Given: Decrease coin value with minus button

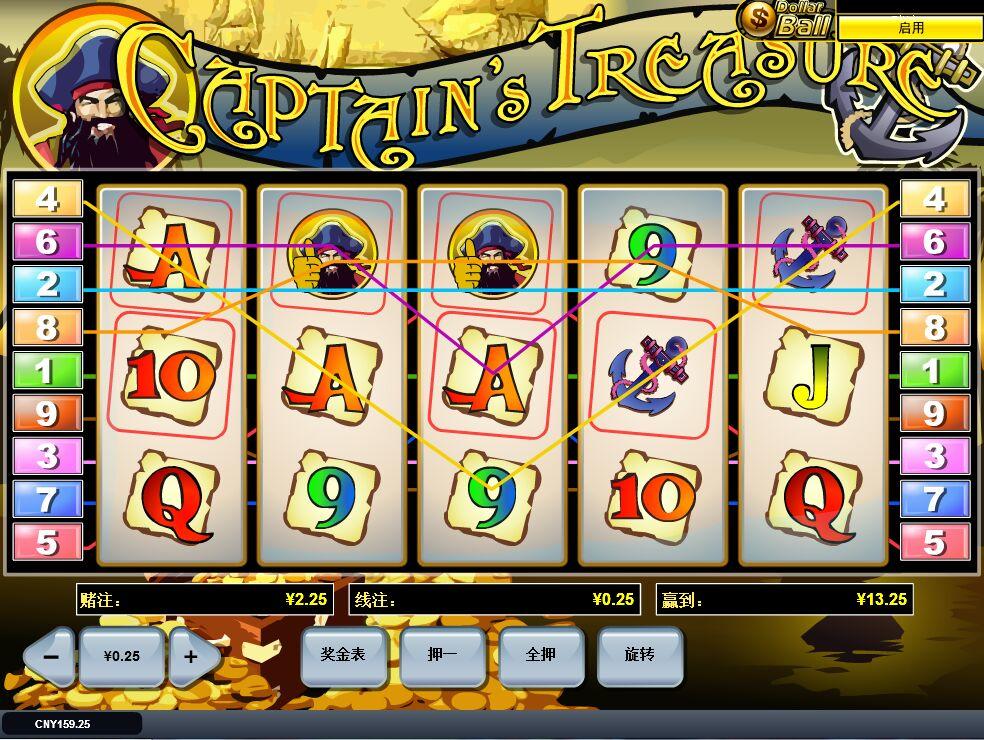Looking at the screenshot, I should click(50, 657).
